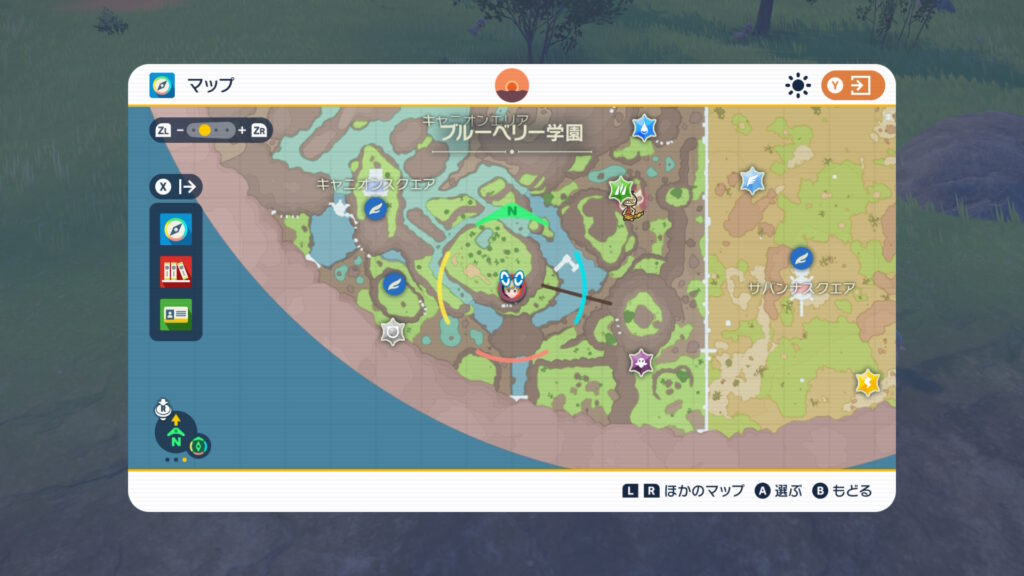1024x576 pixels.
Task: Toggle the north-facing compass orientation control
Action: pos(176,436)
